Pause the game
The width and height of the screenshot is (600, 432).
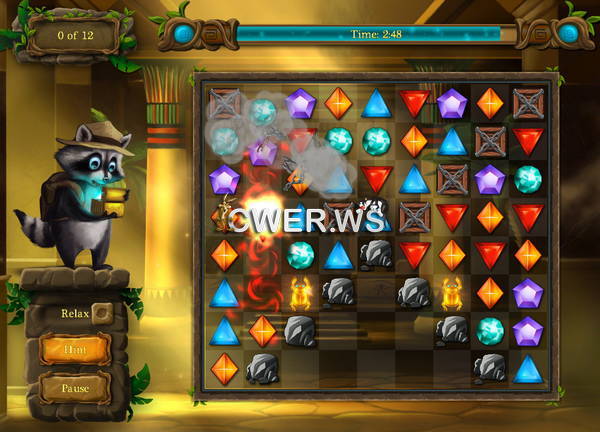76,387
